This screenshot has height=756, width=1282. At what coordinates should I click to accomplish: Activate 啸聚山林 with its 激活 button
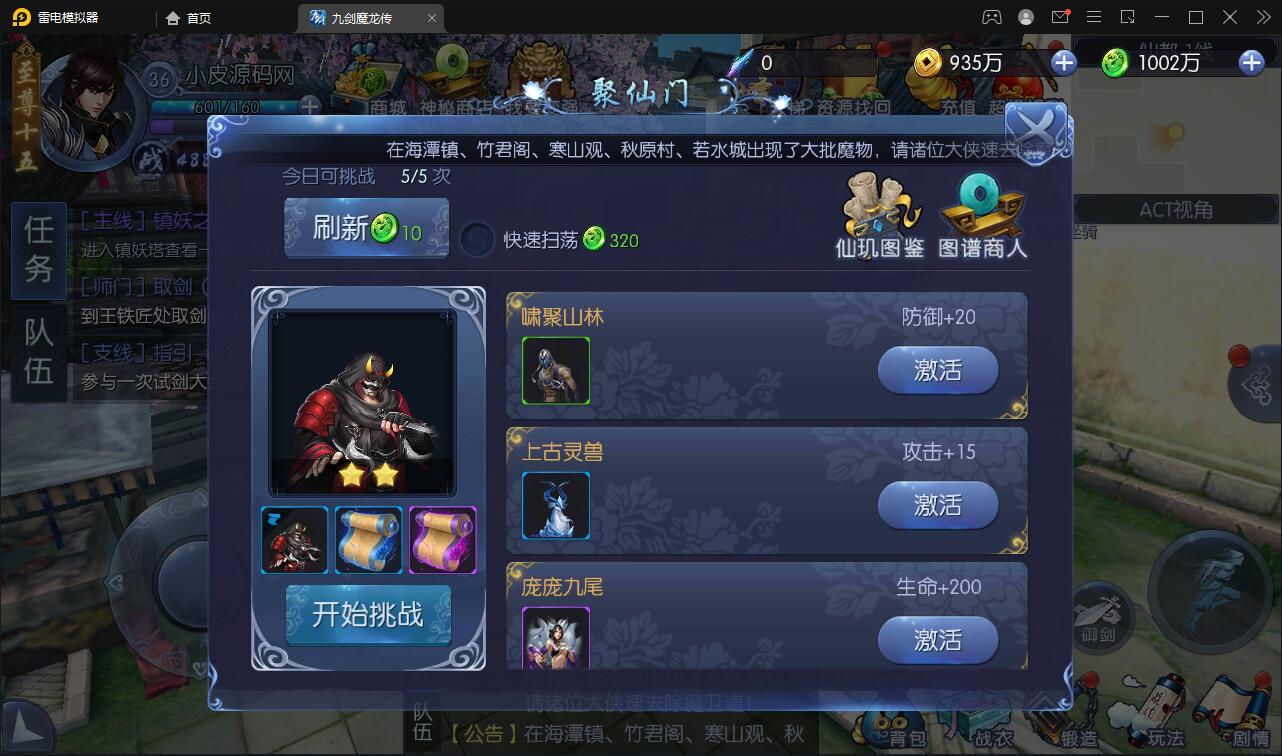937,370
